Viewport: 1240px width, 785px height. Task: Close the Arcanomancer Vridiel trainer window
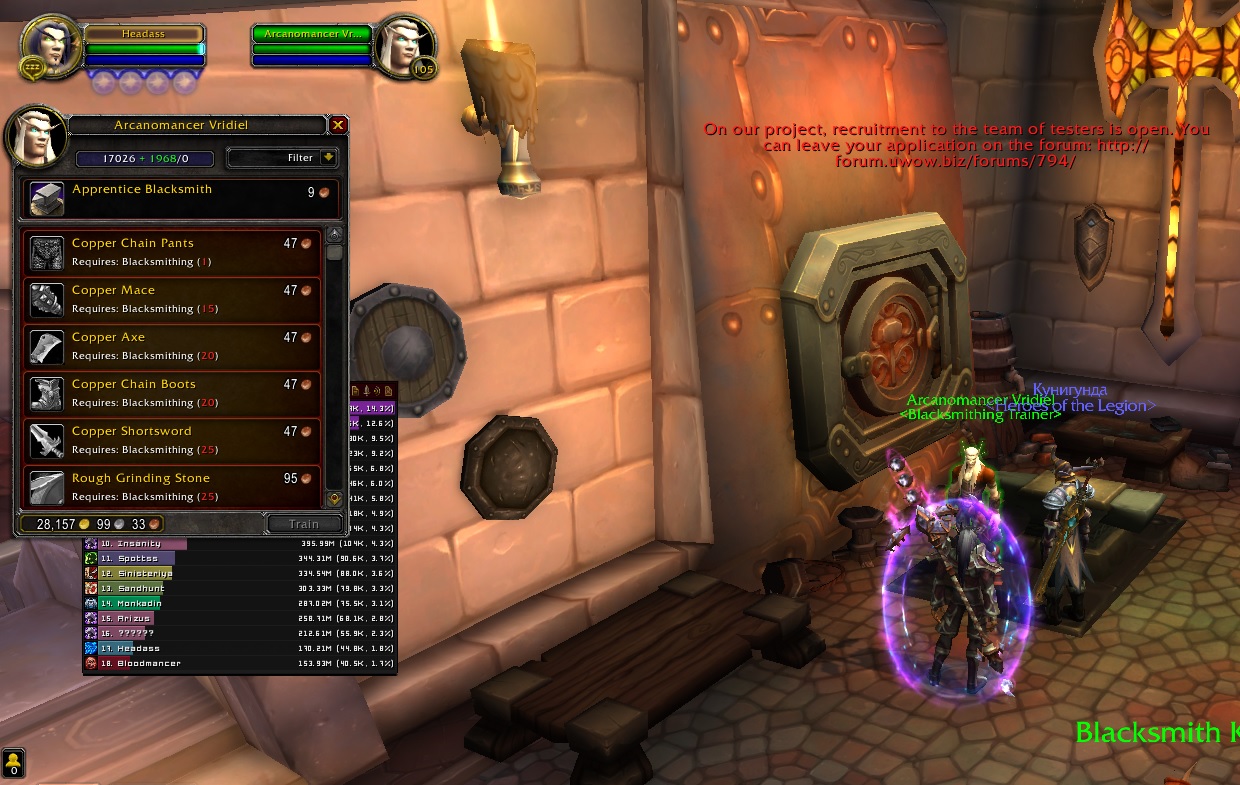(x=338, y=125)
